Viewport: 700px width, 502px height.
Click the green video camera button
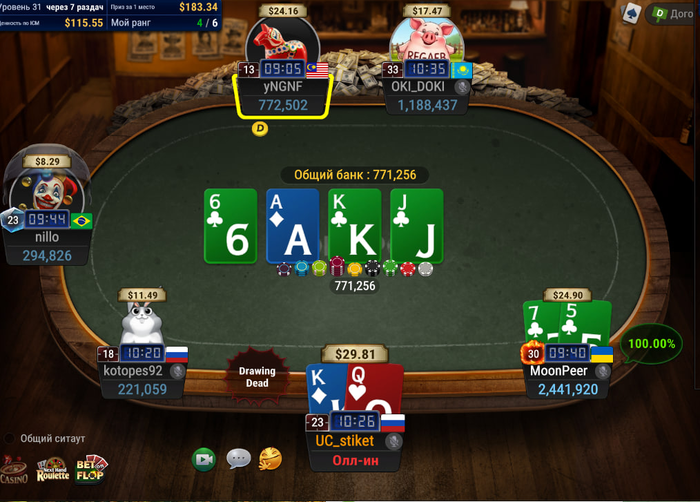(205, 458)
